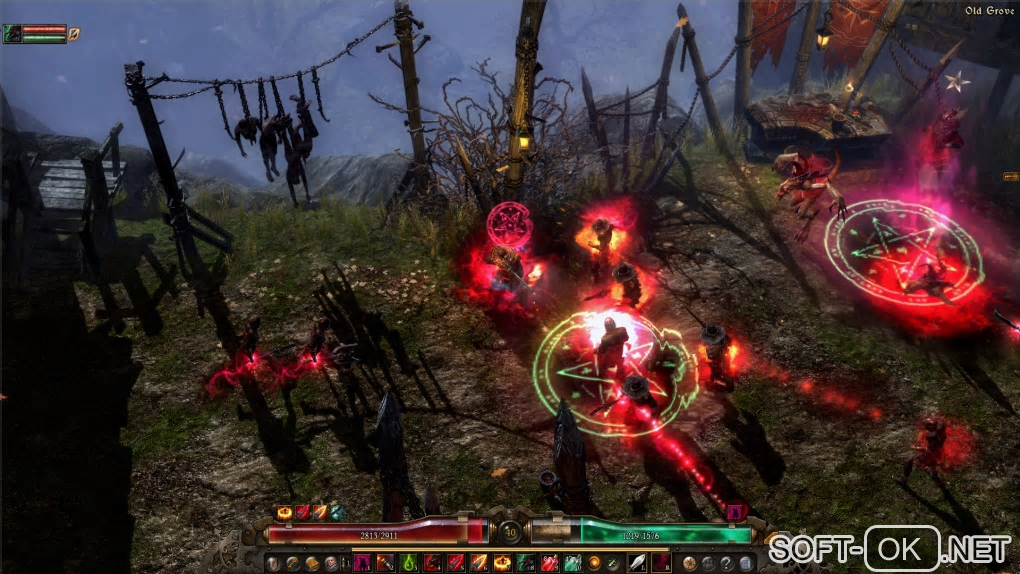Image resolution: width=1020 pixels, height=574 pixels.
Task: Use the green flame skill in slot 3
Action: click(409, 562)
